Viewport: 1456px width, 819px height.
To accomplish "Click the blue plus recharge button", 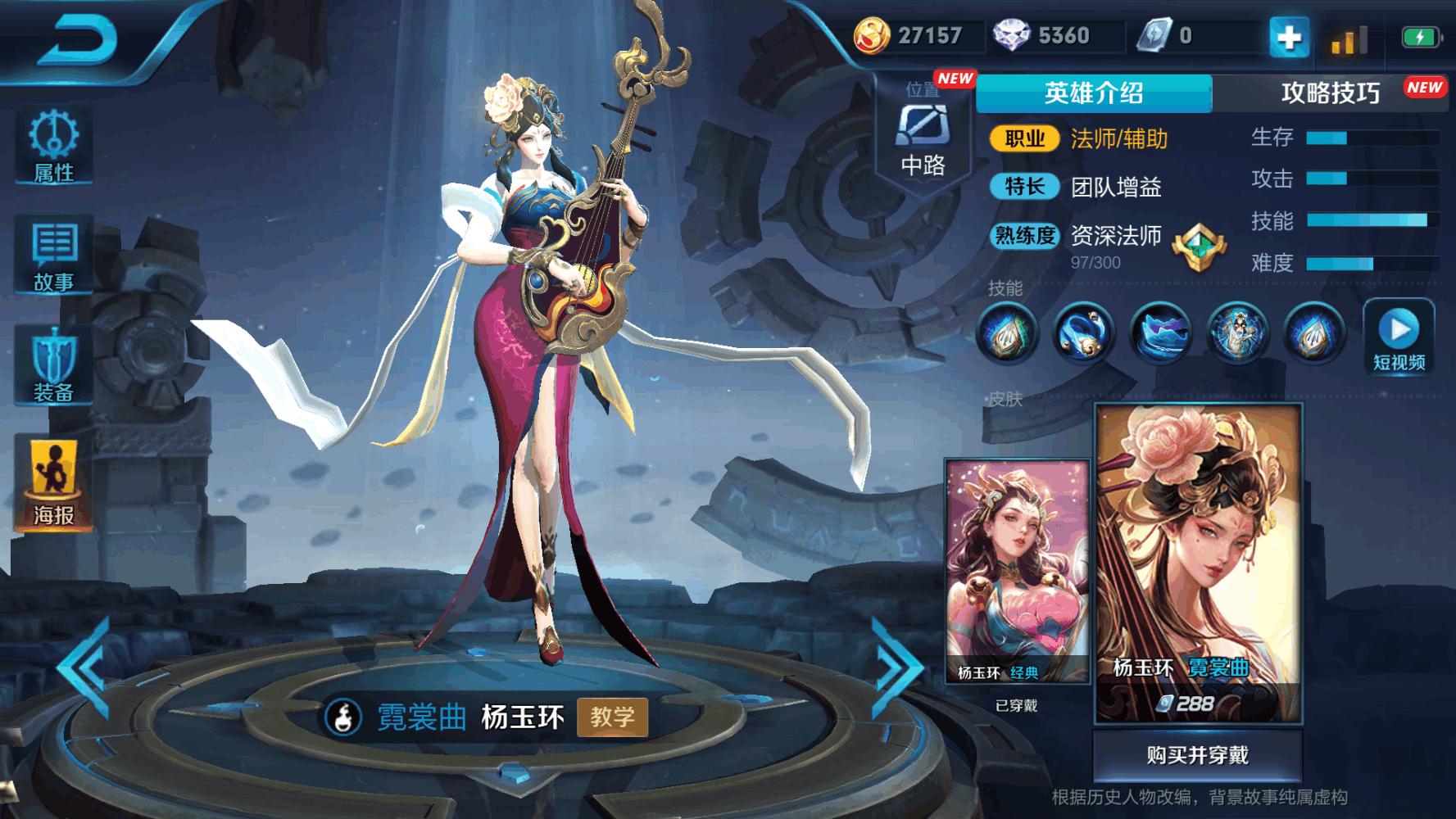I will click(x=1289, y=36).
